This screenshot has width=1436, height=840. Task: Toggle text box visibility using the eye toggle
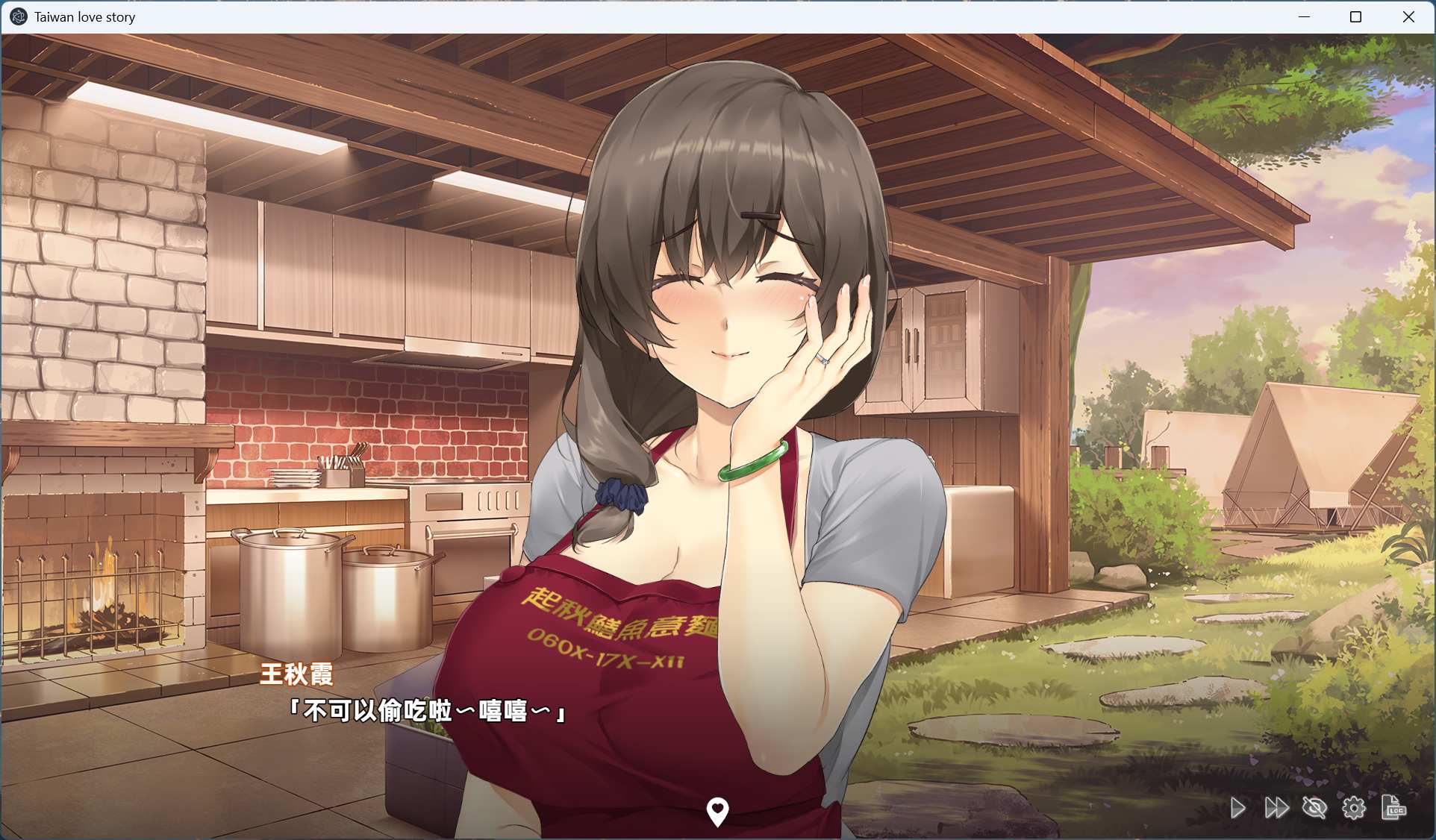(1315, 808)
